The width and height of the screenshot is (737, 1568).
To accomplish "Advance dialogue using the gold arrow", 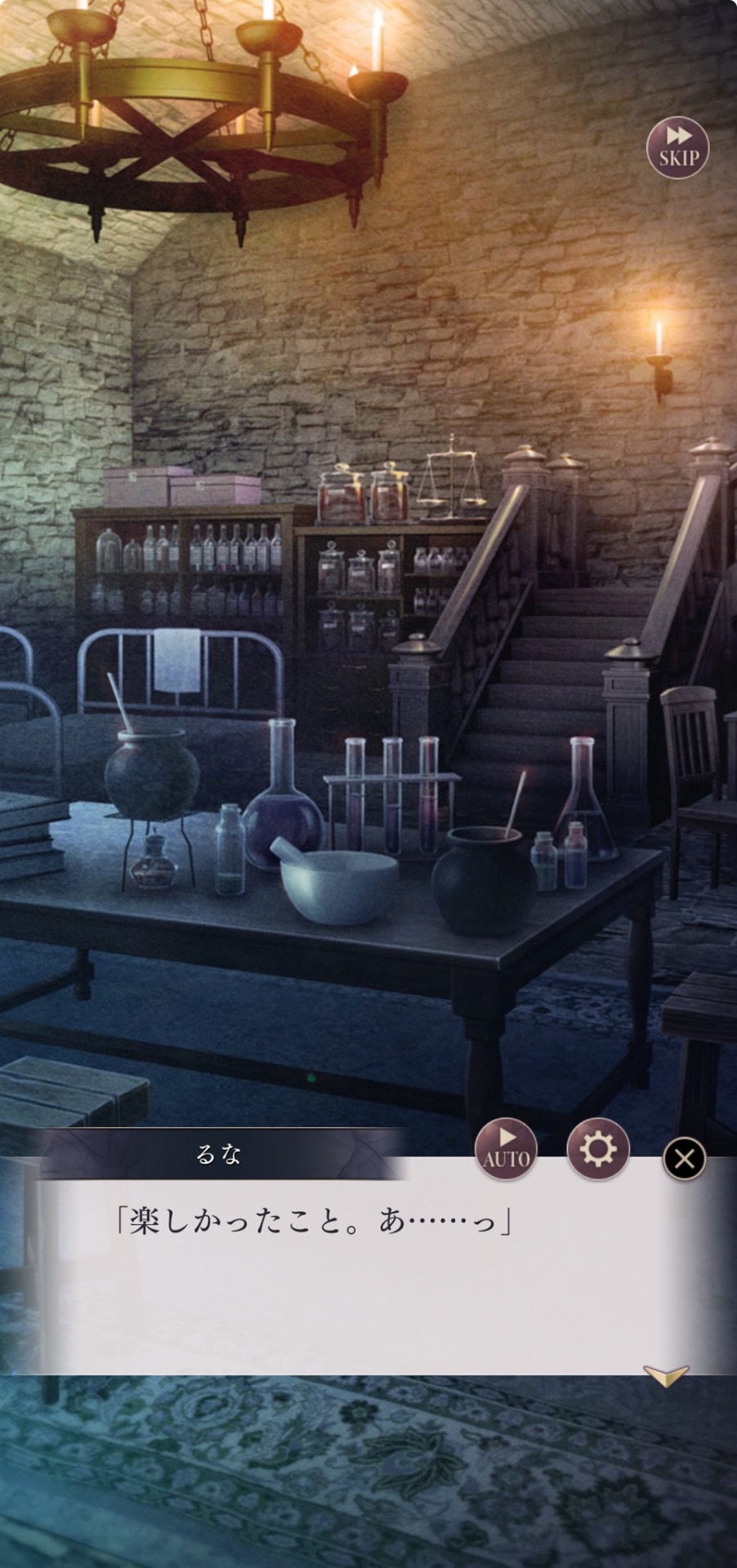I will pos(666,1375).
